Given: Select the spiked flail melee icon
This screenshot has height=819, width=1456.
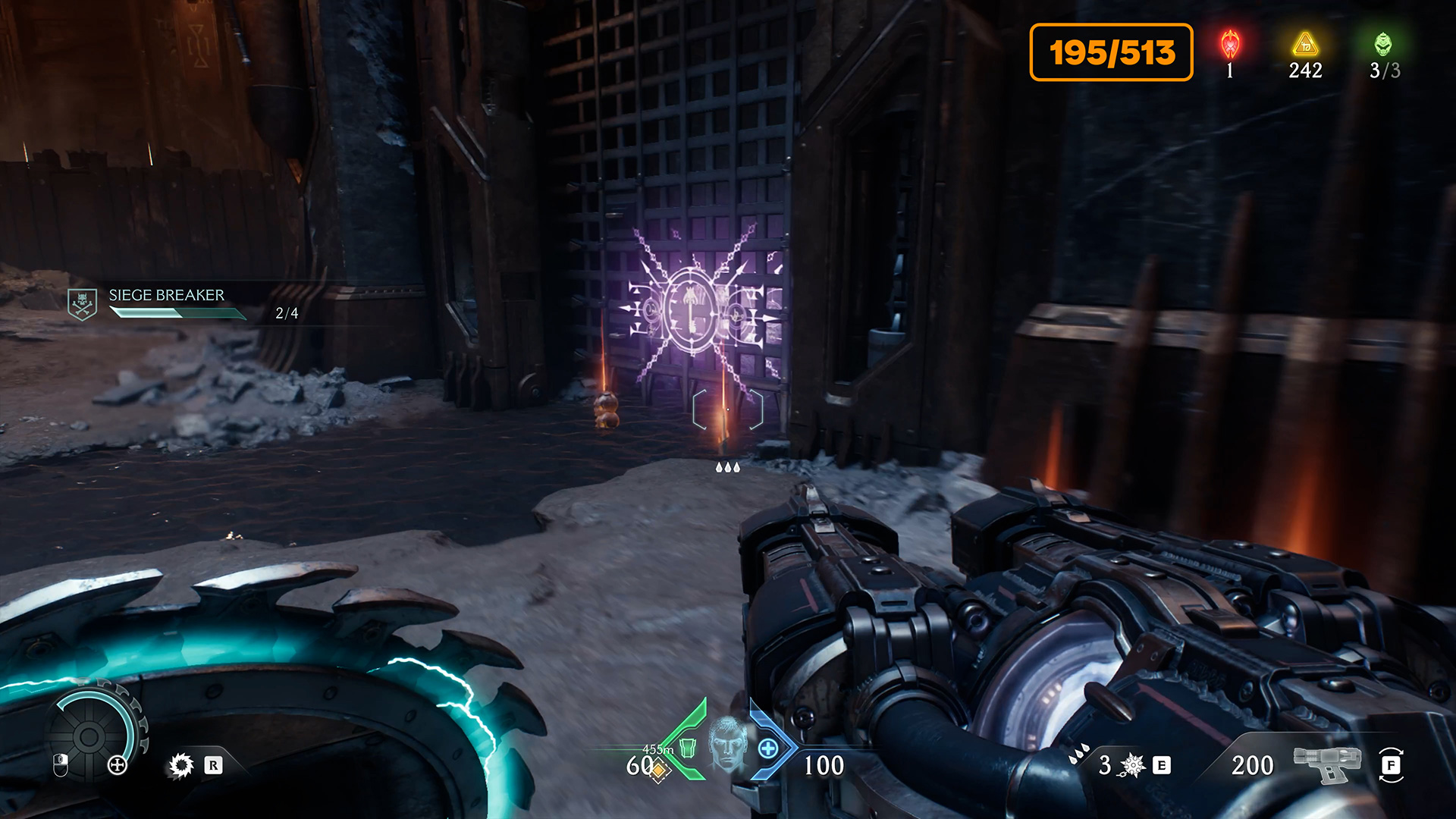Looking at the screenshot, I should (1132, 765).
